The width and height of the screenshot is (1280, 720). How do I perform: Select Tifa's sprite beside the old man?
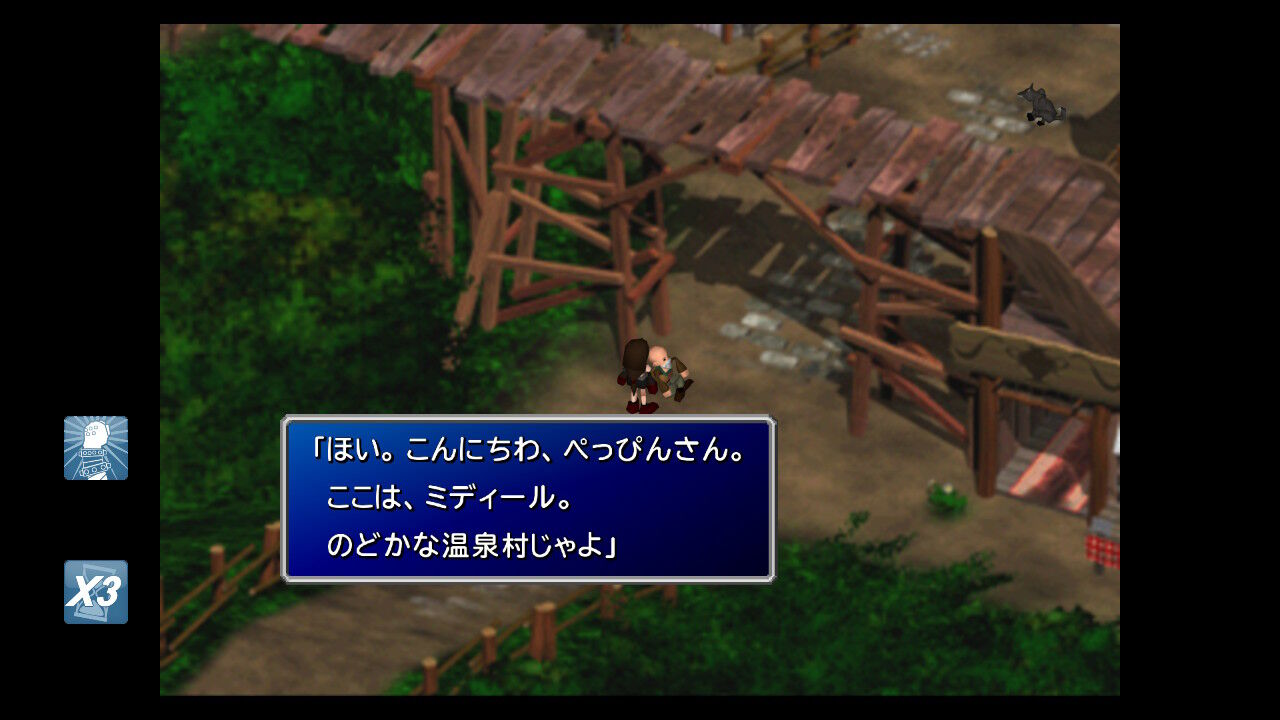[638, 370]
